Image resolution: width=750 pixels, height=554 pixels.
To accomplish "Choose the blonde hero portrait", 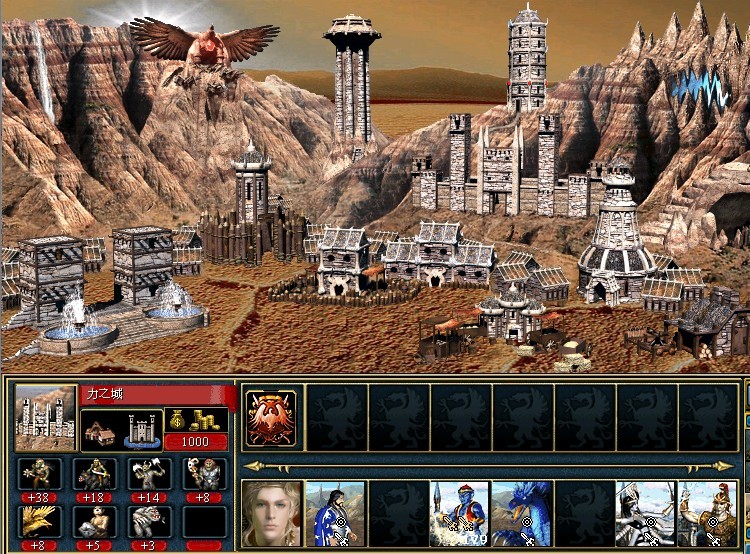I will [271, 514].
